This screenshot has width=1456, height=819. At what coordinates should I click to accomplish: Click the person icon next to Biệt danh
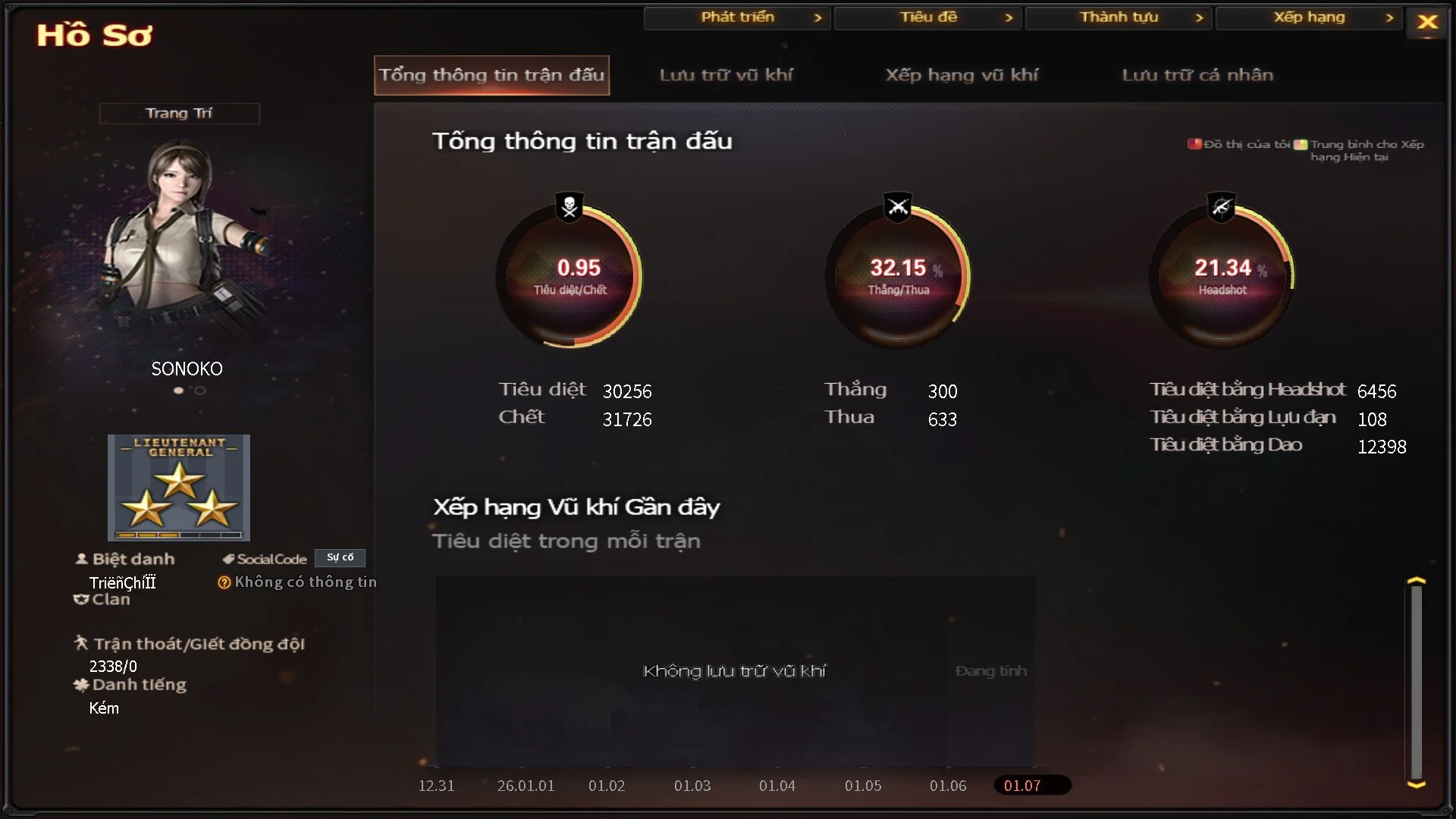pos(80,558)
